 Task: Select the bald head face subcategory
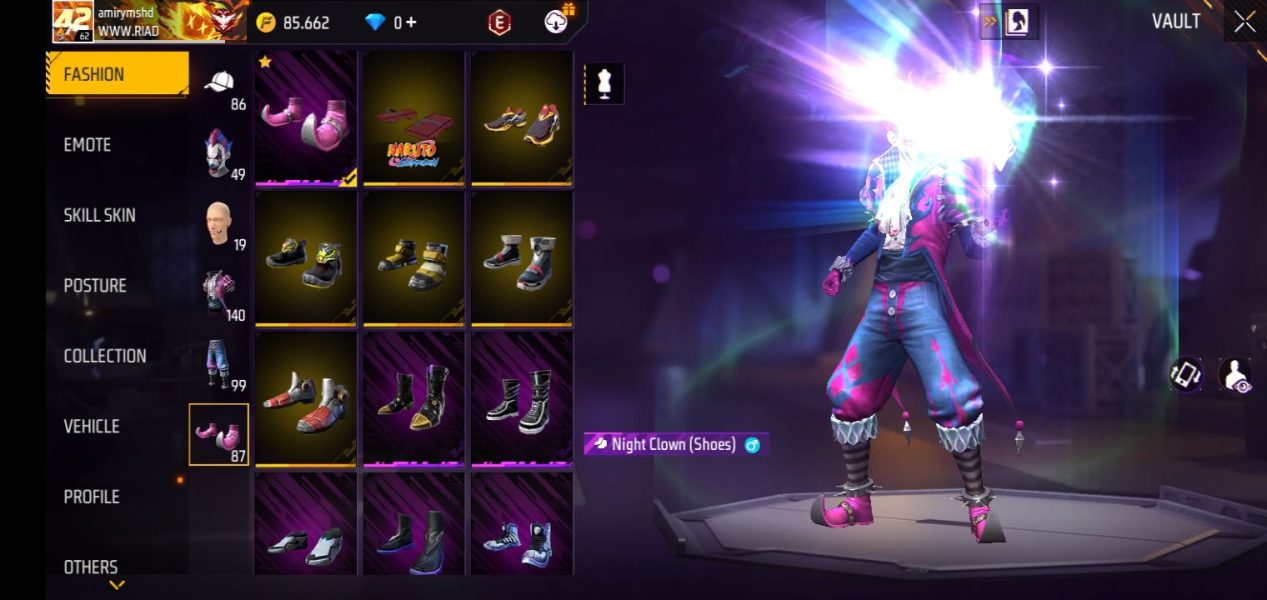(219, 224)
